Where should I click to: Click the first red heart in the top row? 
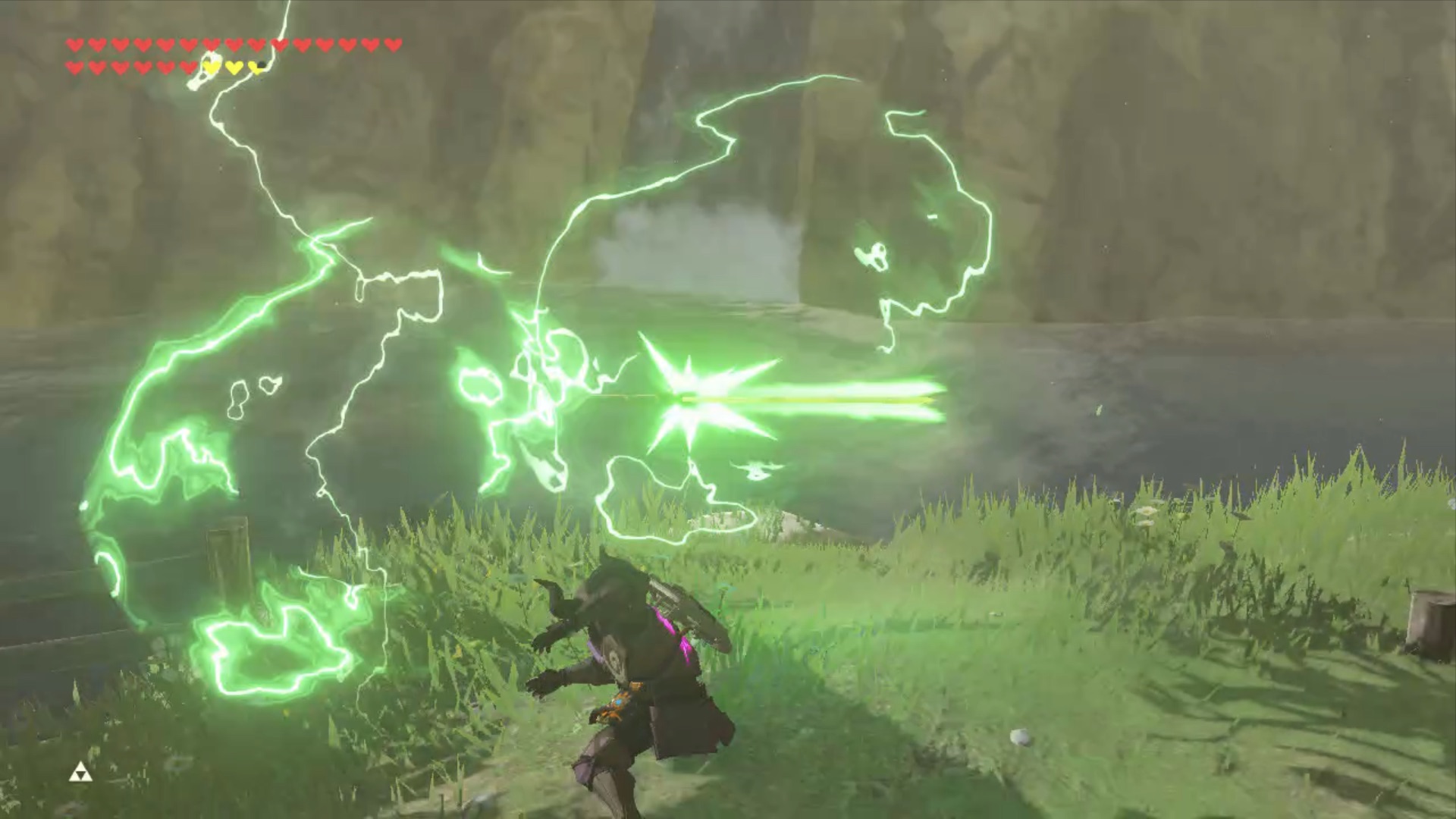[75, 44]
